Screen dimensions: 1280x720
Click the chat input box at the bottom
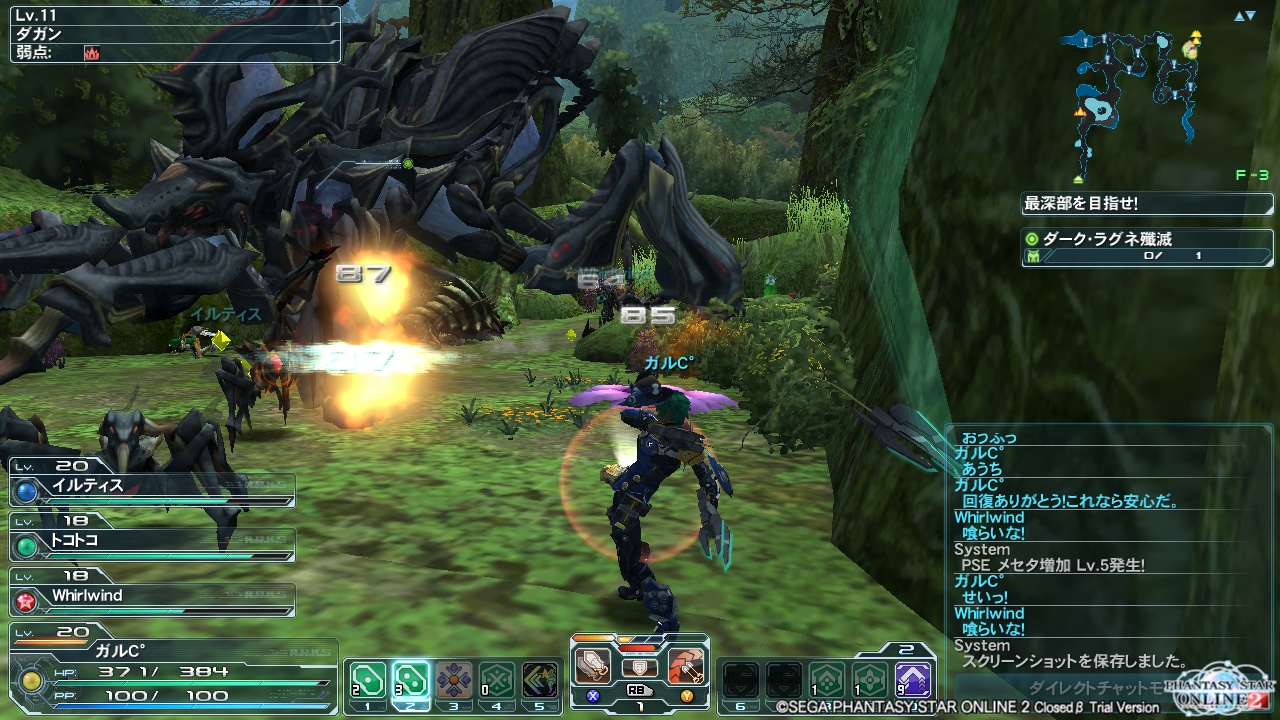click(1080, 688)
